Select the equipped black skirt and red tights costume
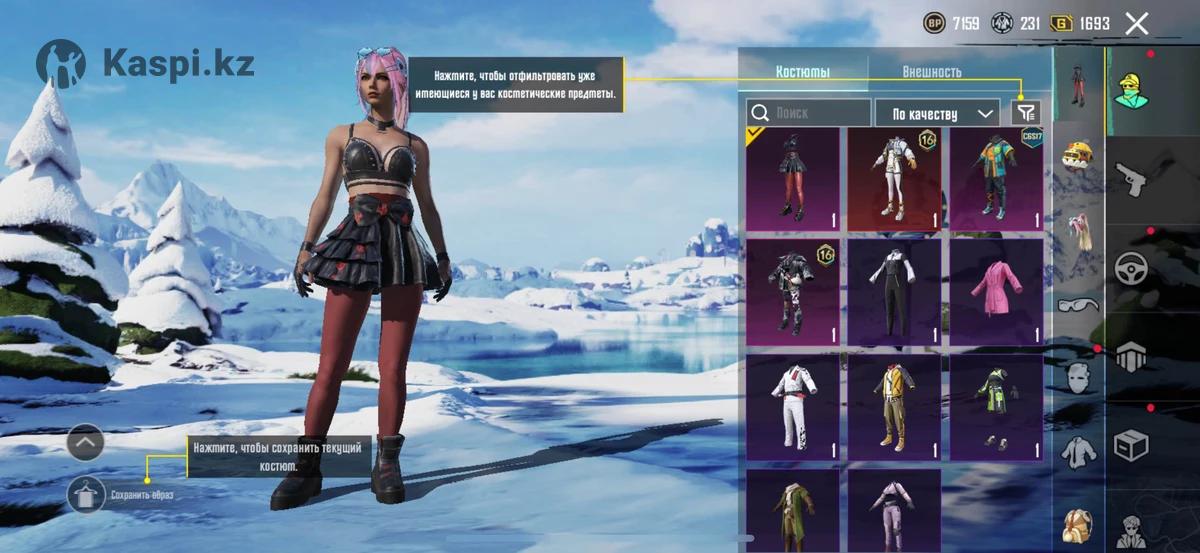Image resolution: width=1200 pixels, height=553 pixels. [793, 180]
